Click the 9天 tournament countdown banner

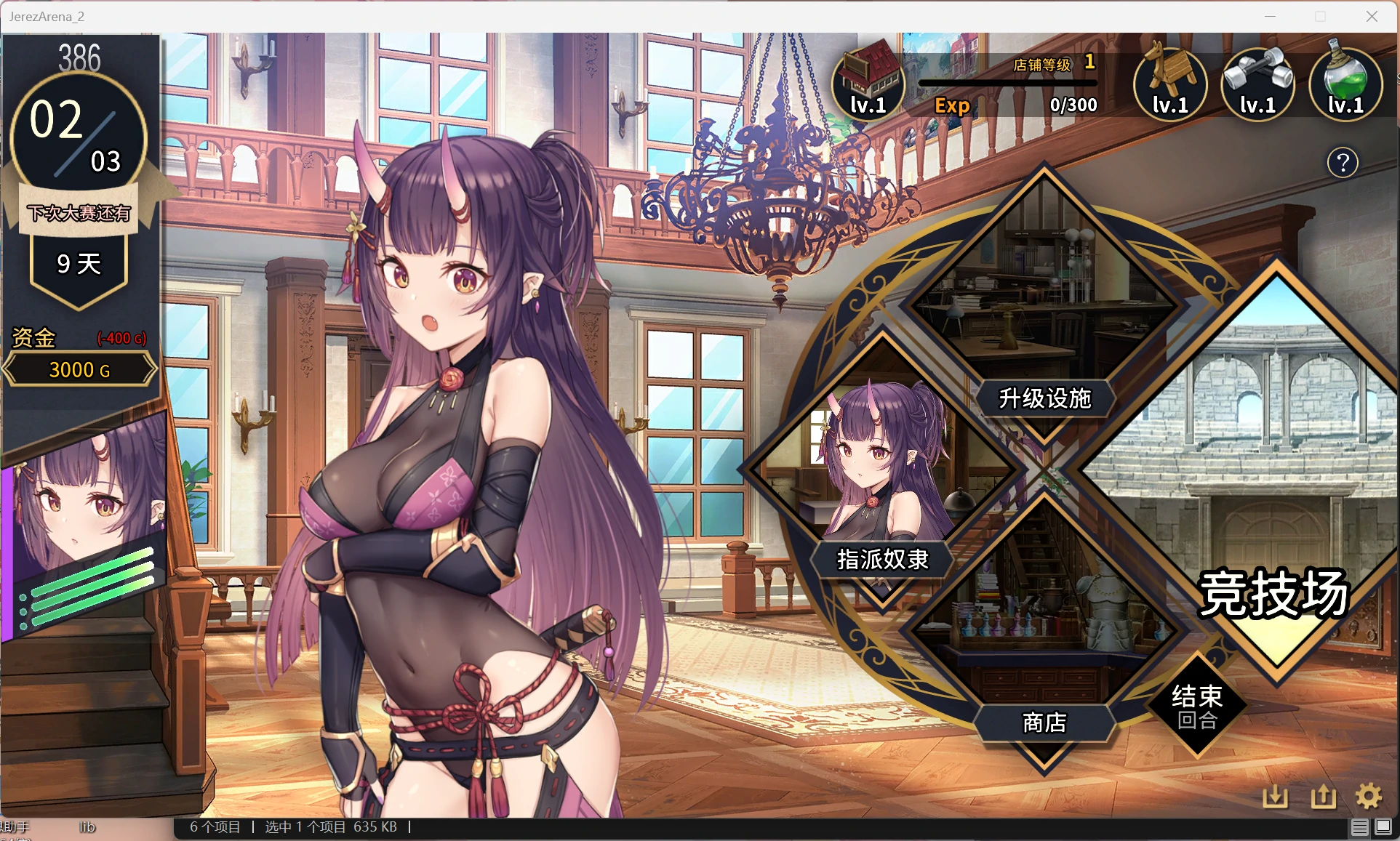79,264
